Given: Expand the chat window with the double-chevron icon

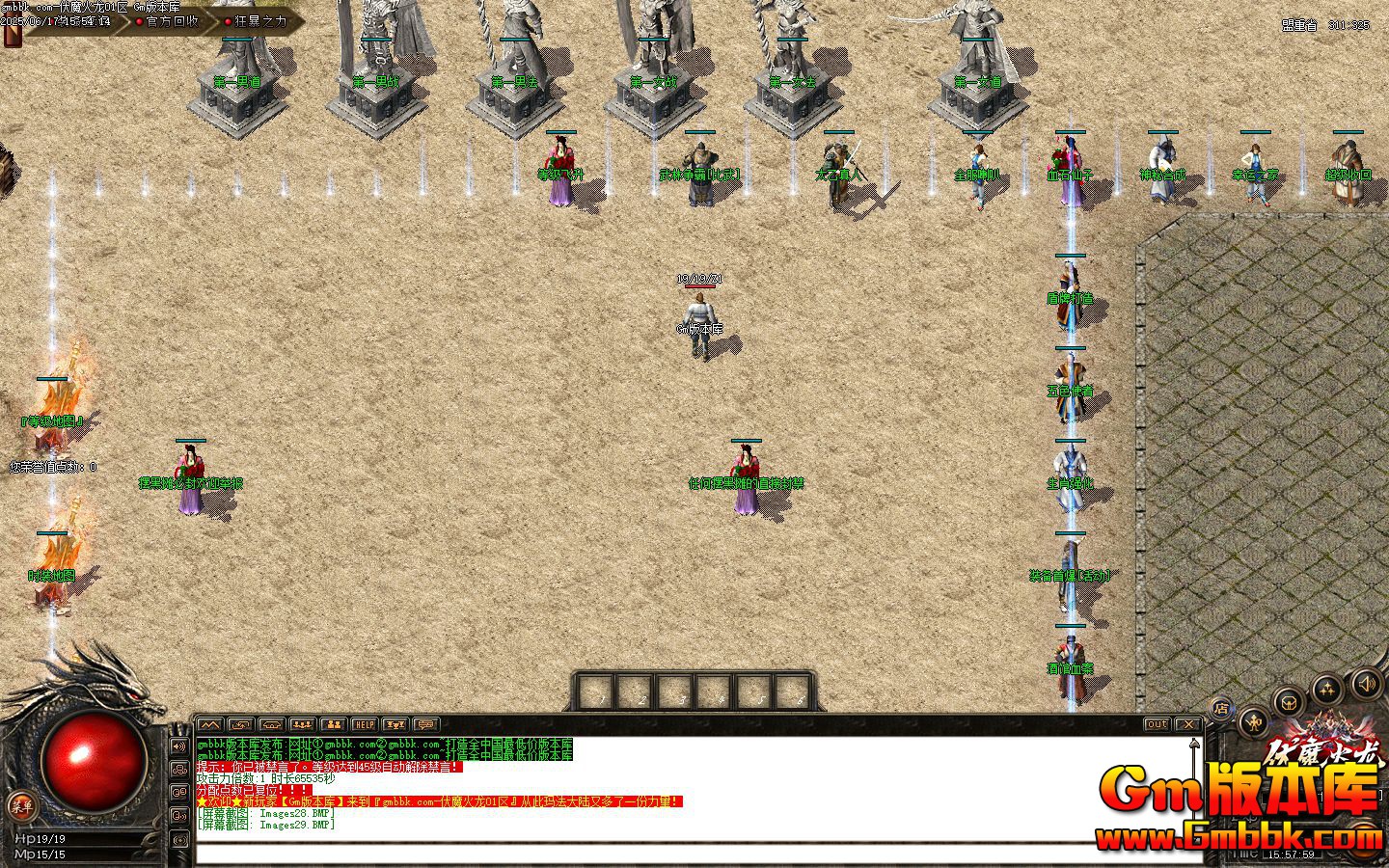Looking at the screenshot, I should coord(208,723).
